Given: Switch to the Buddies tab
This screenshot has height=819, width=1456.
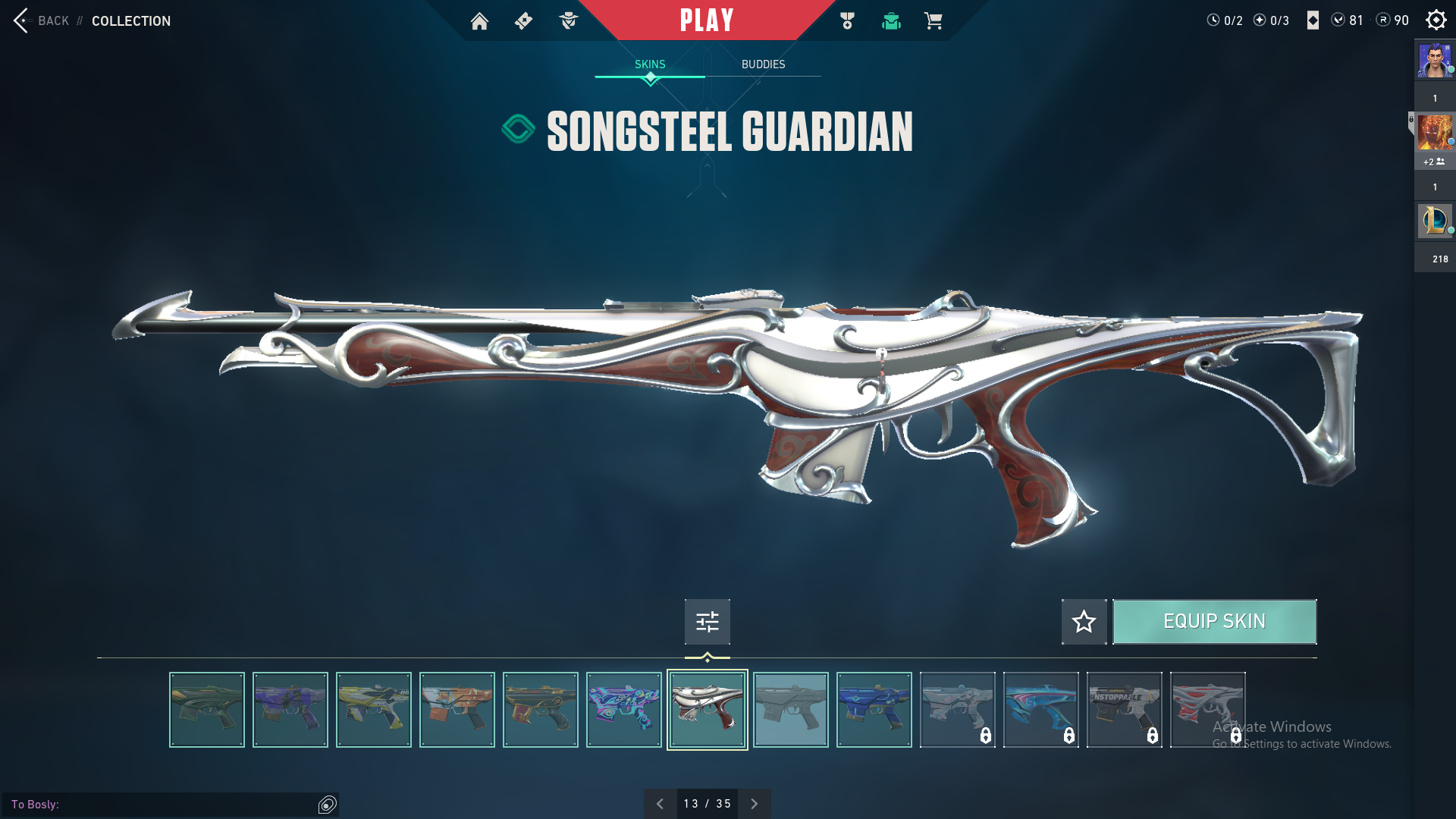Looking at the screenshot, I should tap(763, 64).
